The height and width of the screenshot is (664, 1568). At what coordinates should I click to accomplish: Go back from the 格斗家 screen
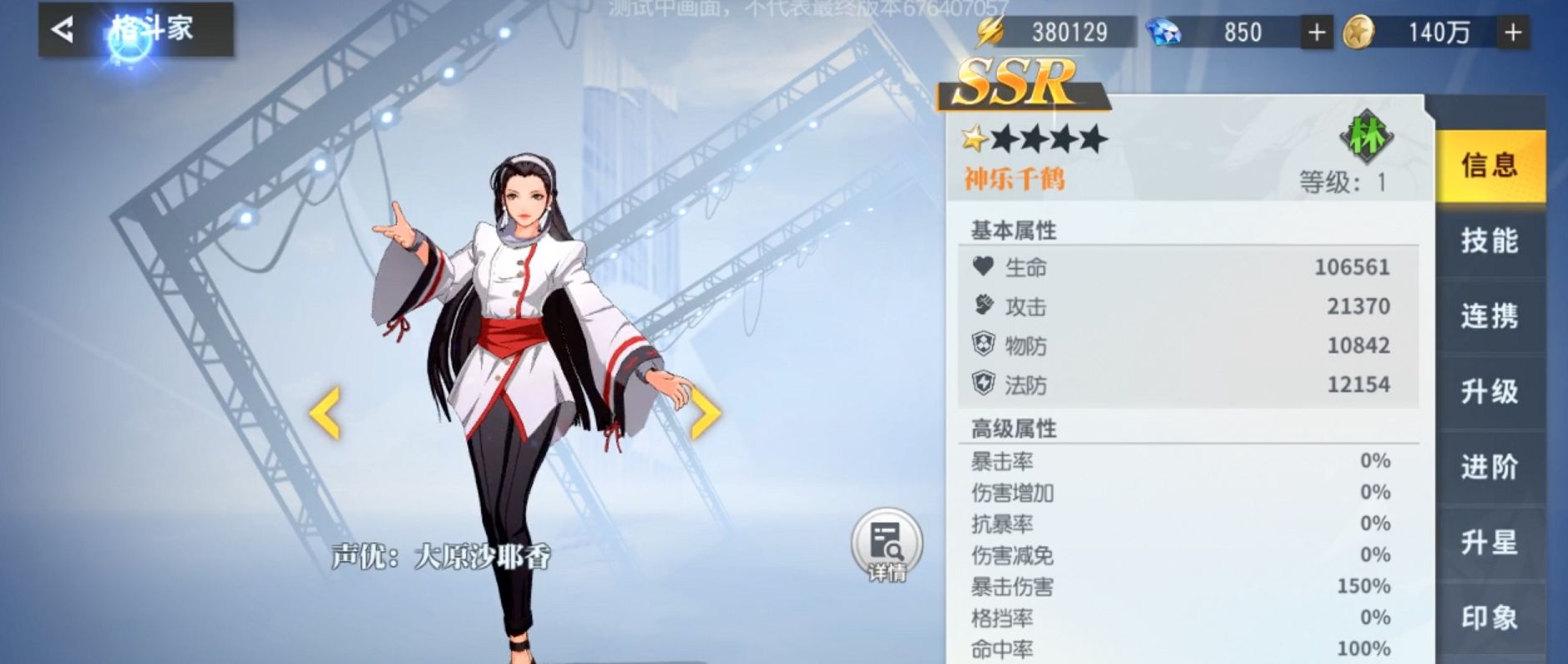(x=63, y=30)
